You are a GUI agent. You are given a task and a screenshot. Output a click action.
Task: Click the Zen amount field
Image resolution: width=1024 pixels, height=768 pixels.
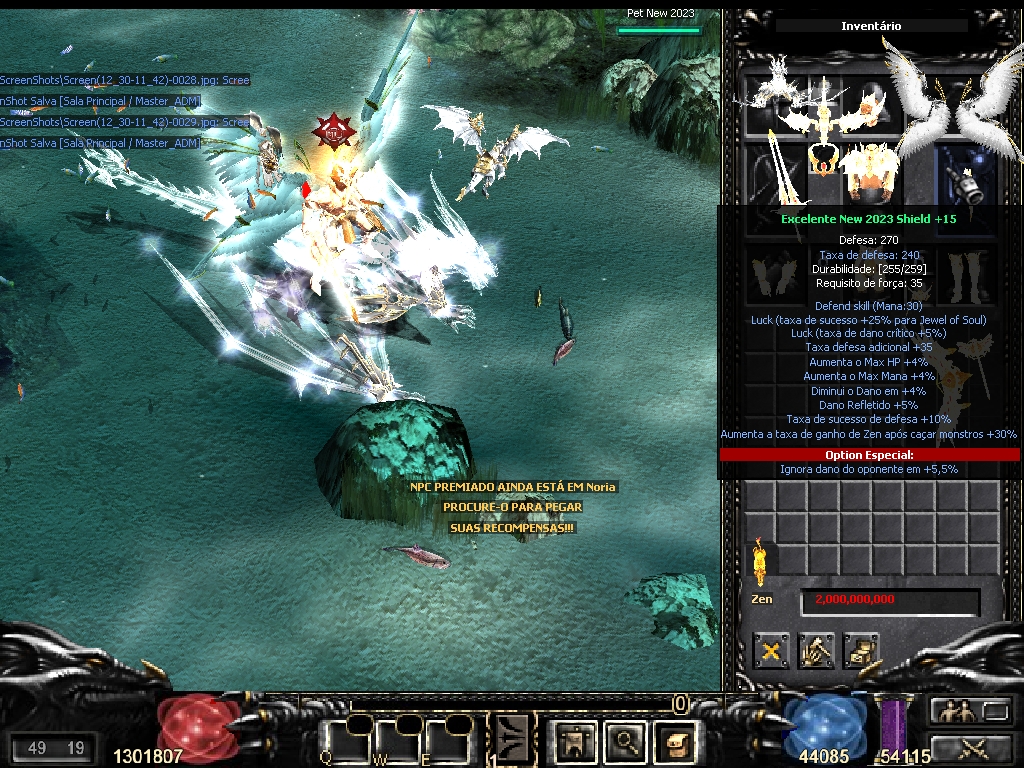pyautogui.click(x=889, y=600)
